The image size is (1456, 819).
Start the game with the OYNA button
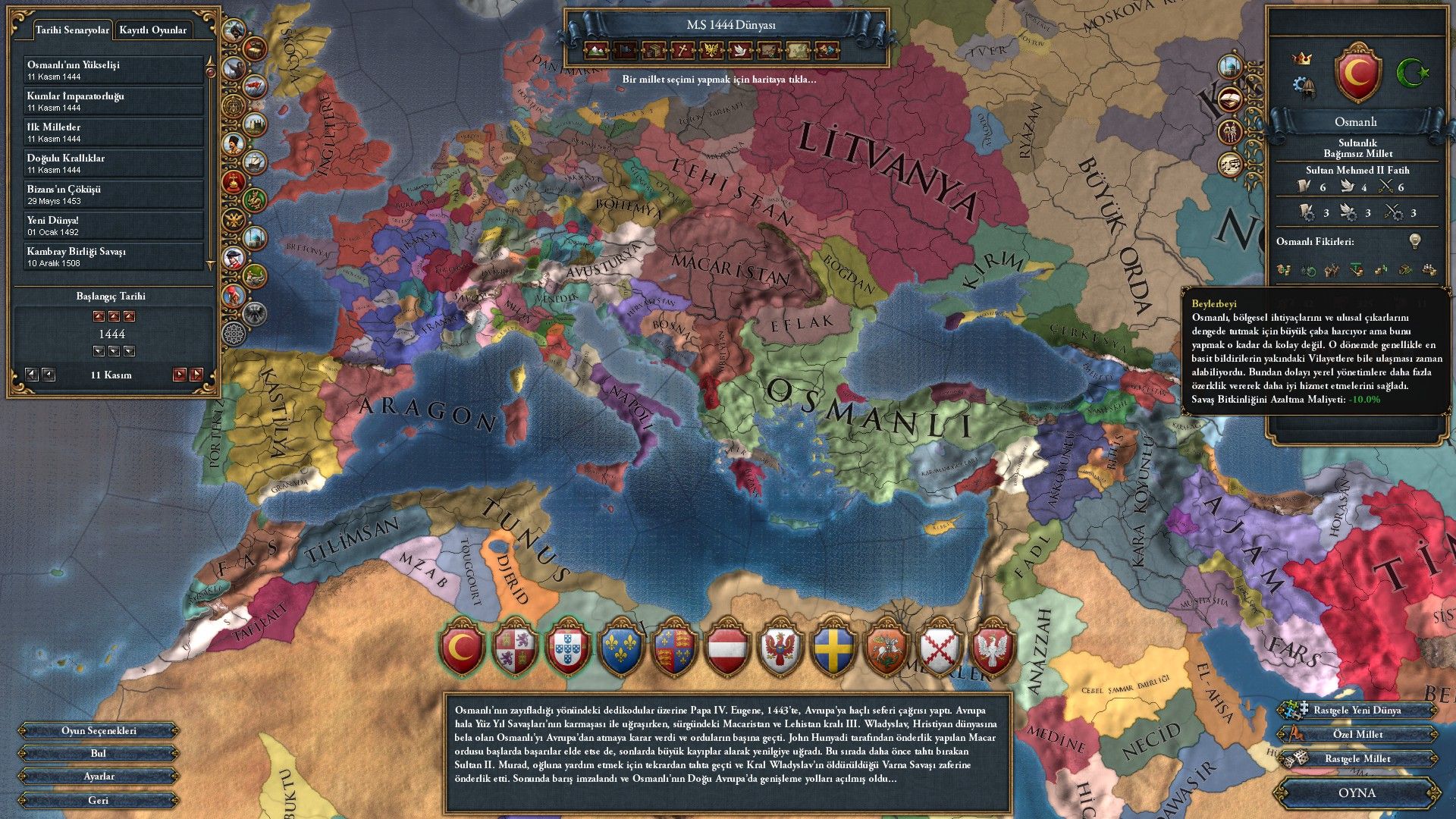tap(1357, 792)
